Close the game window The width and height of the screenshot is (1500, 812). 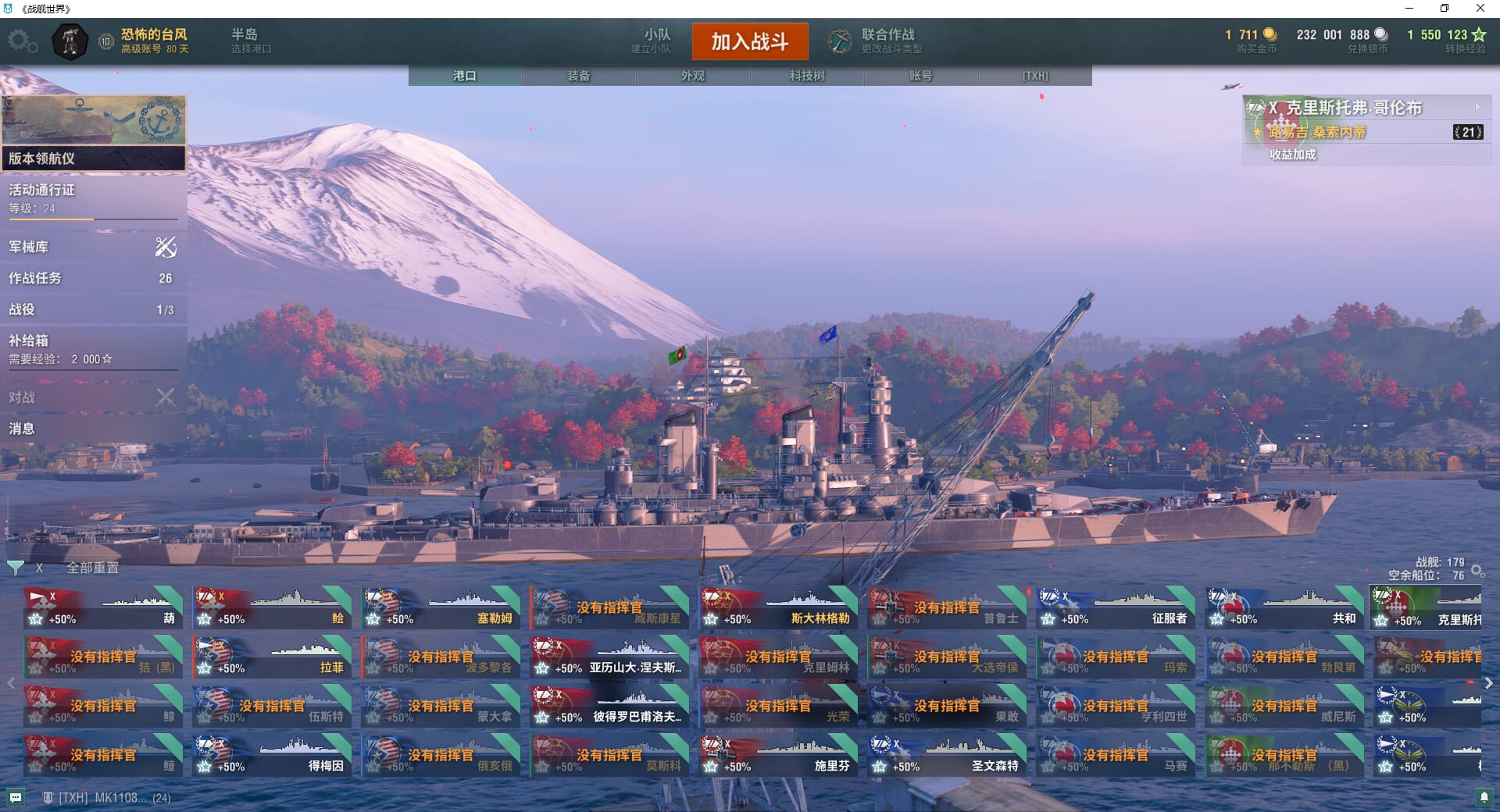(x=1480, y=9)
